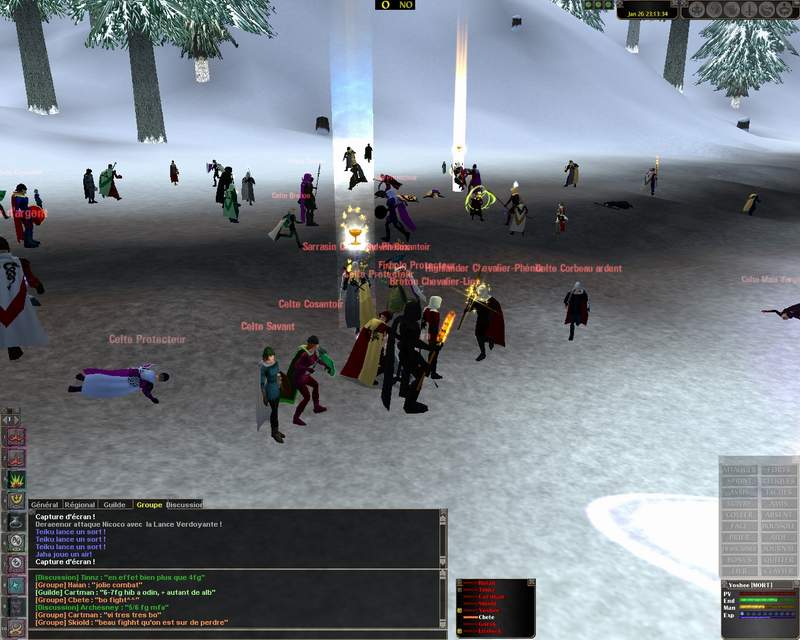
Task: Click the COLLER command button
Action: (739, 515)
